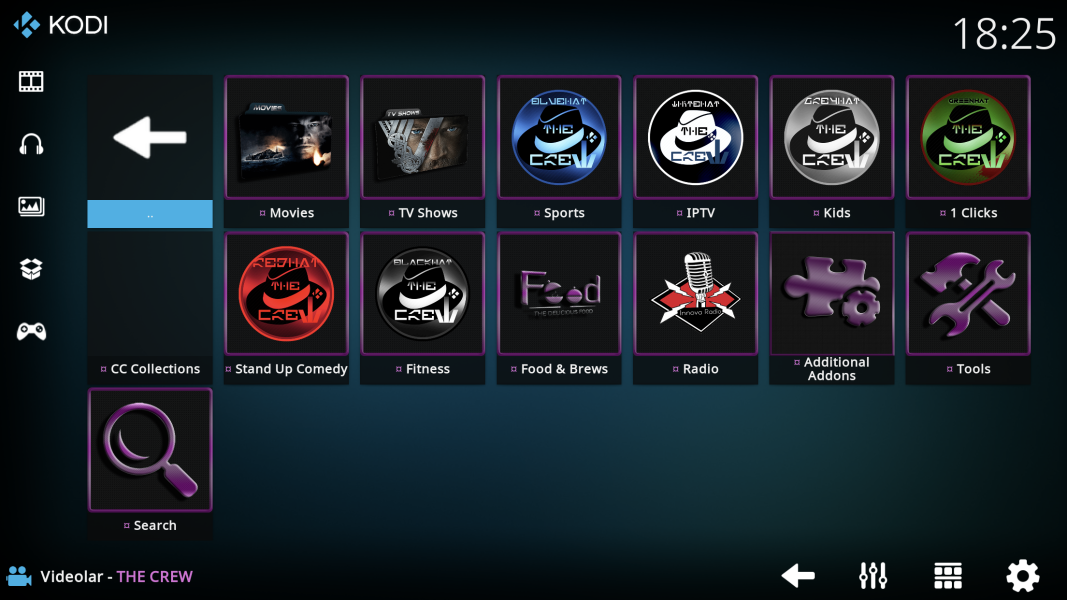This screenshot has height=600, width=1067.
Task: Click the film strip videos icon
Action: click(31, 81)
